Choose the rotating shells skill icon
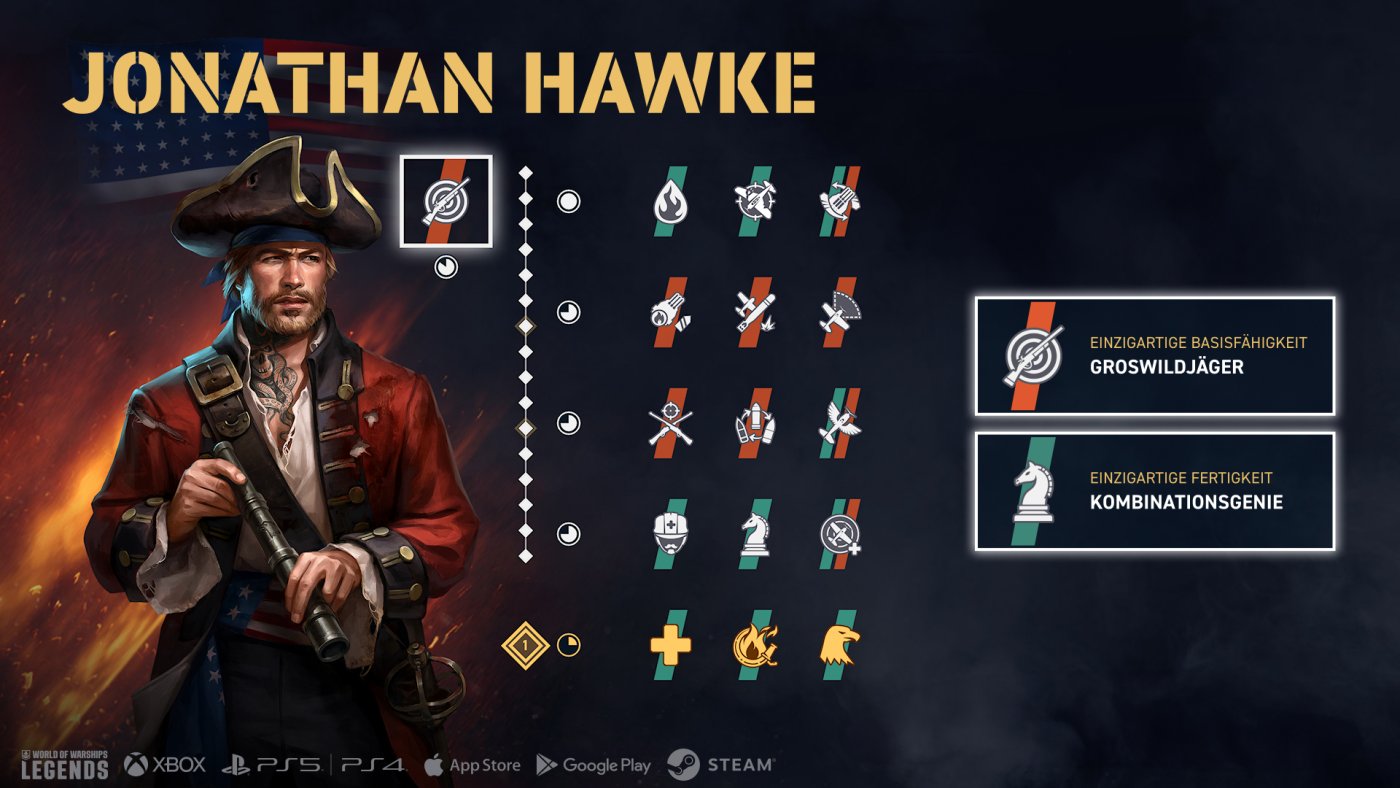Viewport: 1400px width, 788px height. 755,423
